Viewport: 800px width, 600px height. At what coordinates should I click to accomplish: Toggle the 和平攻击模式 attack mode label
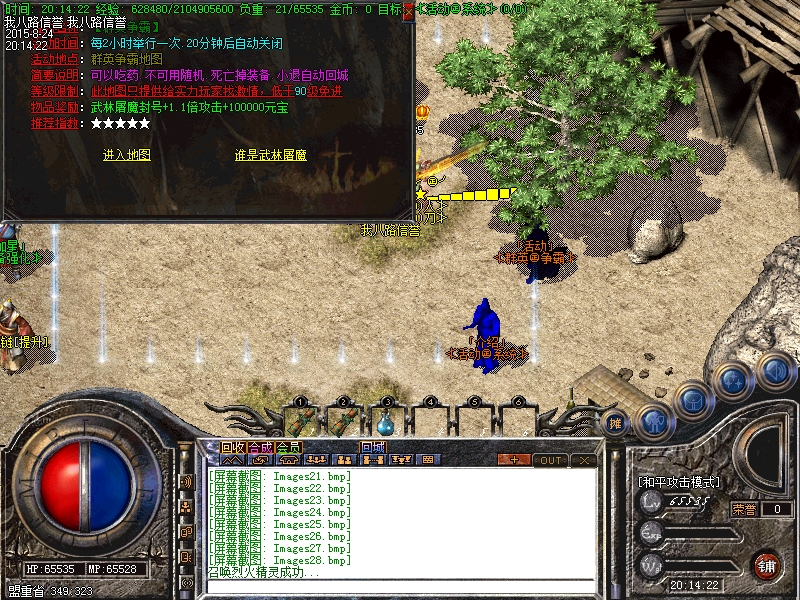[679, 482]
